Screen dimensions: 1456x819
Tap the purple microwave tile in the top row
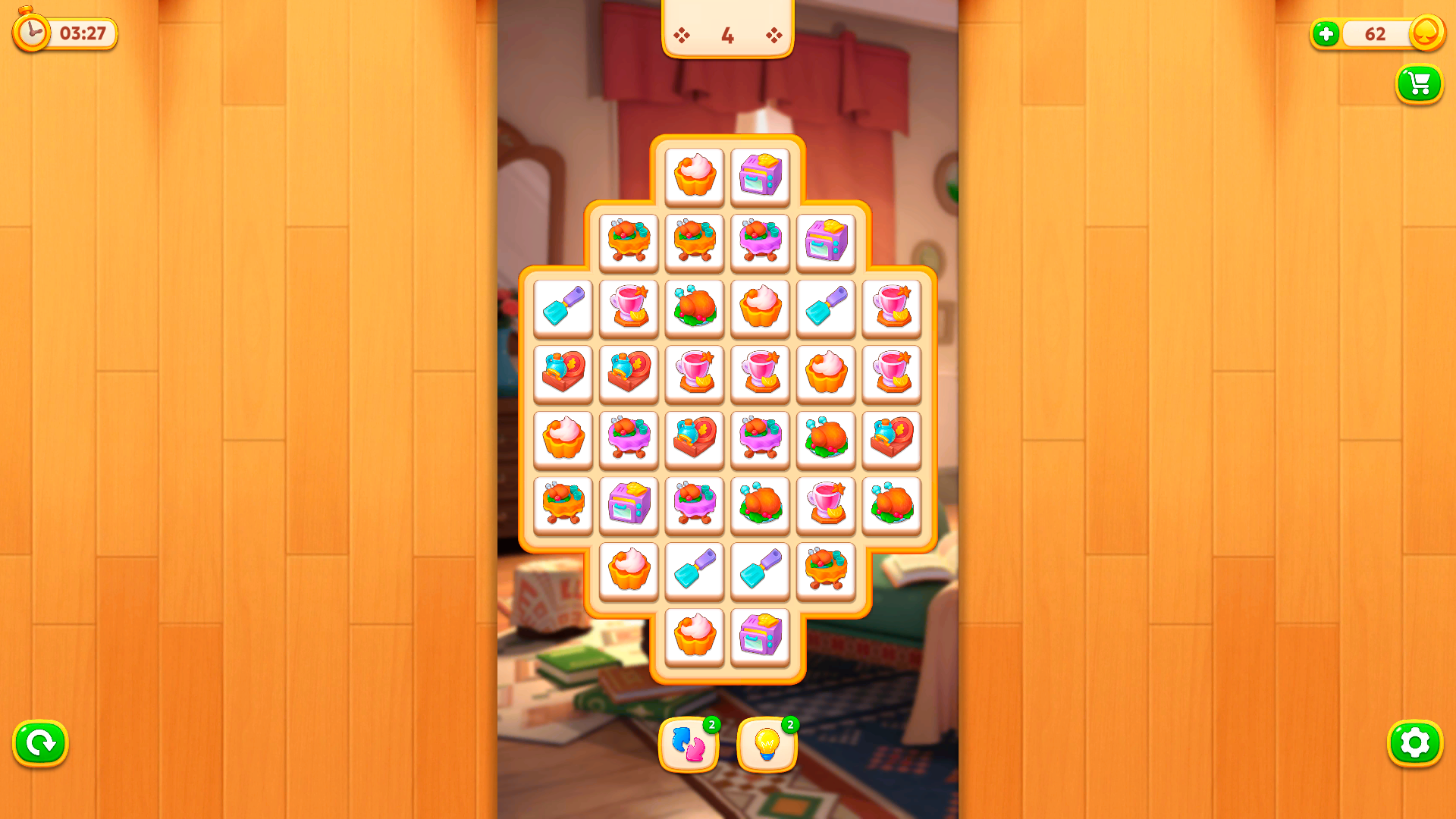[761, 176]
